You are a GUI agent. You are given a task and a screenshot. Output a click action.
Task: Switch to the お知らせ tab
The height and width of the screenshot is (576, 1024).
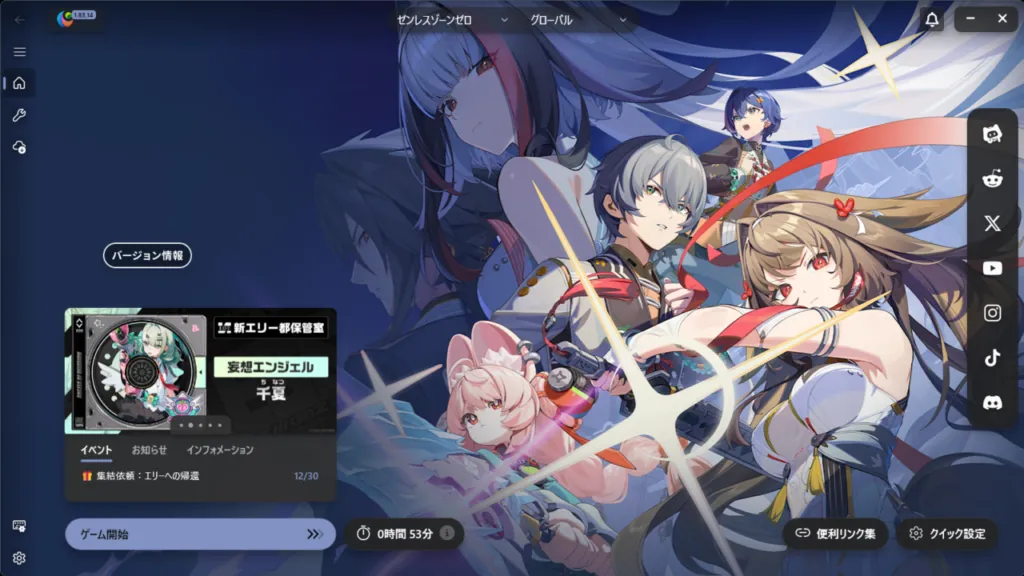[x=149, y=450]
